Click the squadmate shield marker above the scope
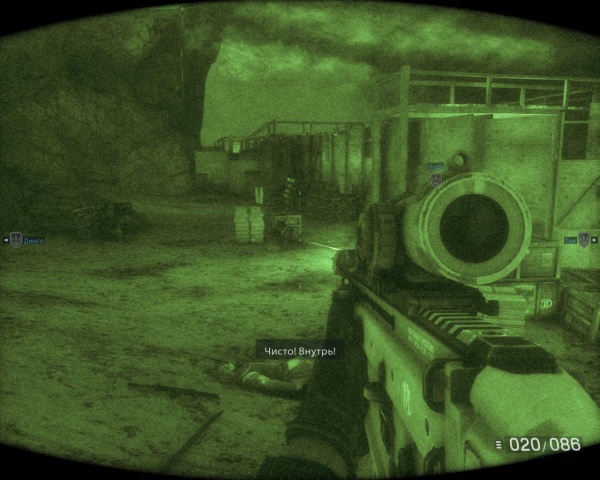The image size is (600, 480). (435, 178)
